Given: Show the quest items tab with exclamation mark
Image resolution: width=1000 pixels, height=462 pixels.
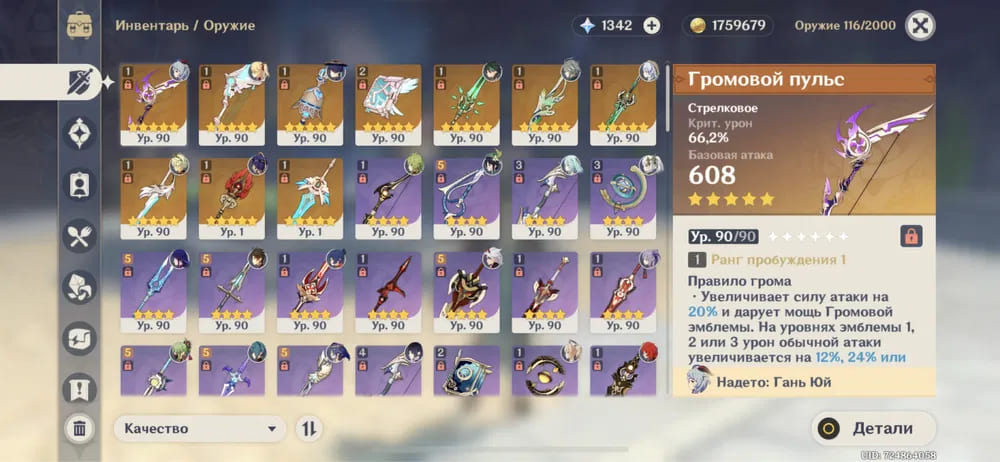Looking at the screenshot, I should click(80, 389).
